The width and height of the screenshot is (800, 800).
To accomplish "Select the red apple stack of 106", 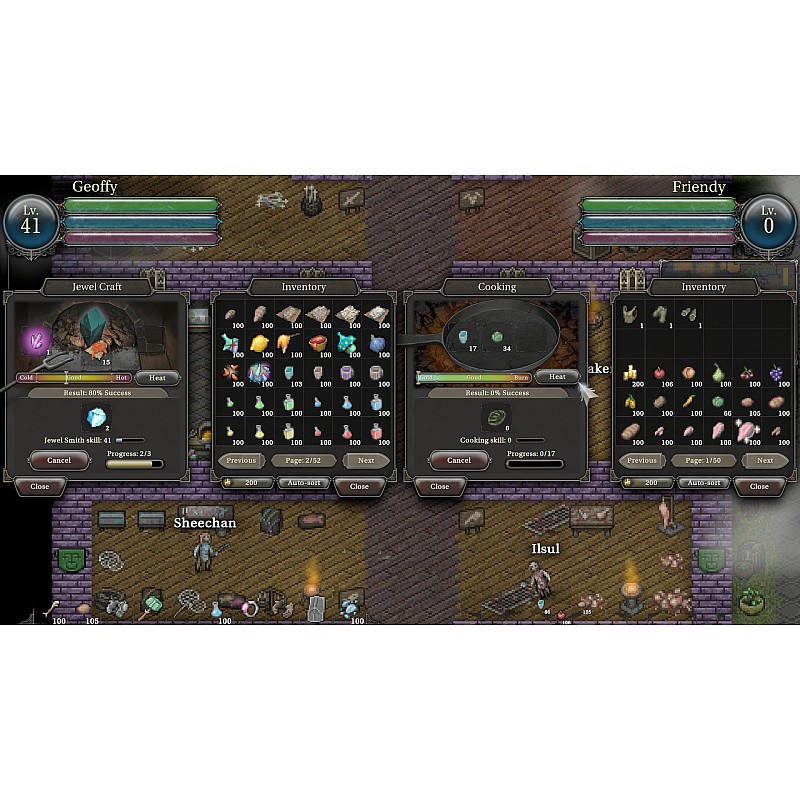I will point(660,374).
